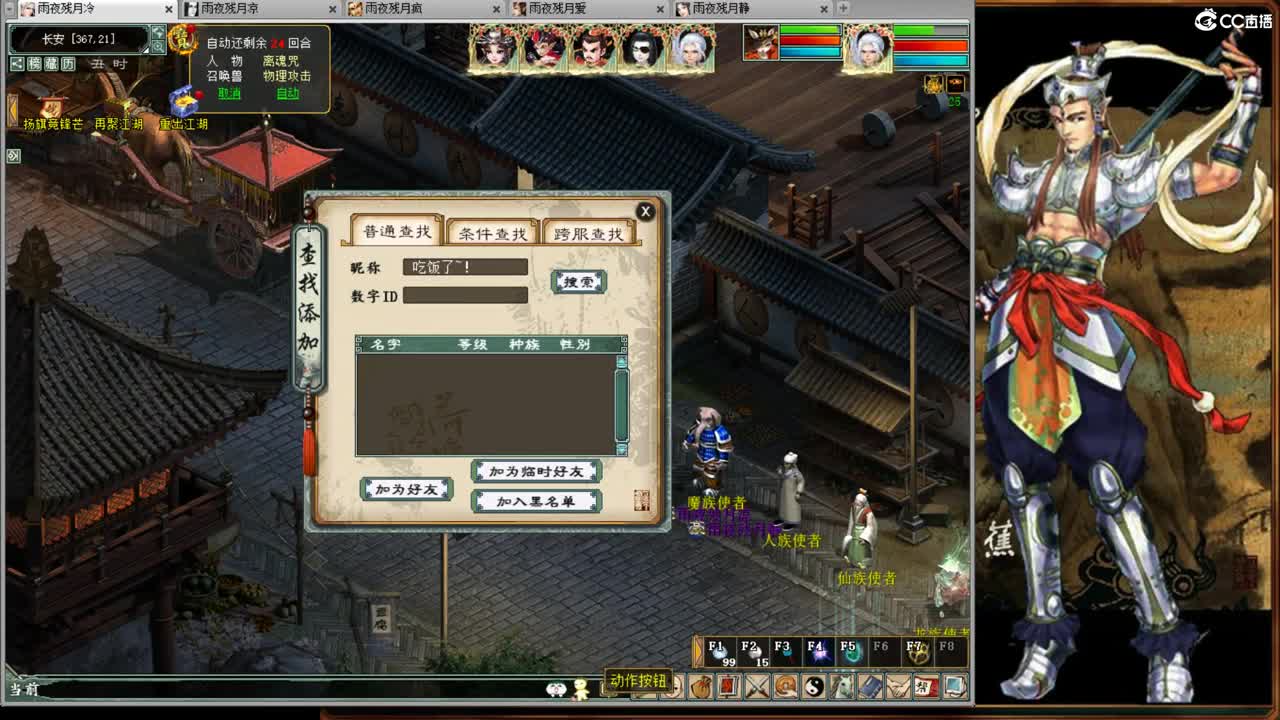Select the crossed swords attack icon
Viewport: 1280px width, 720px height.
coord(756,686)
